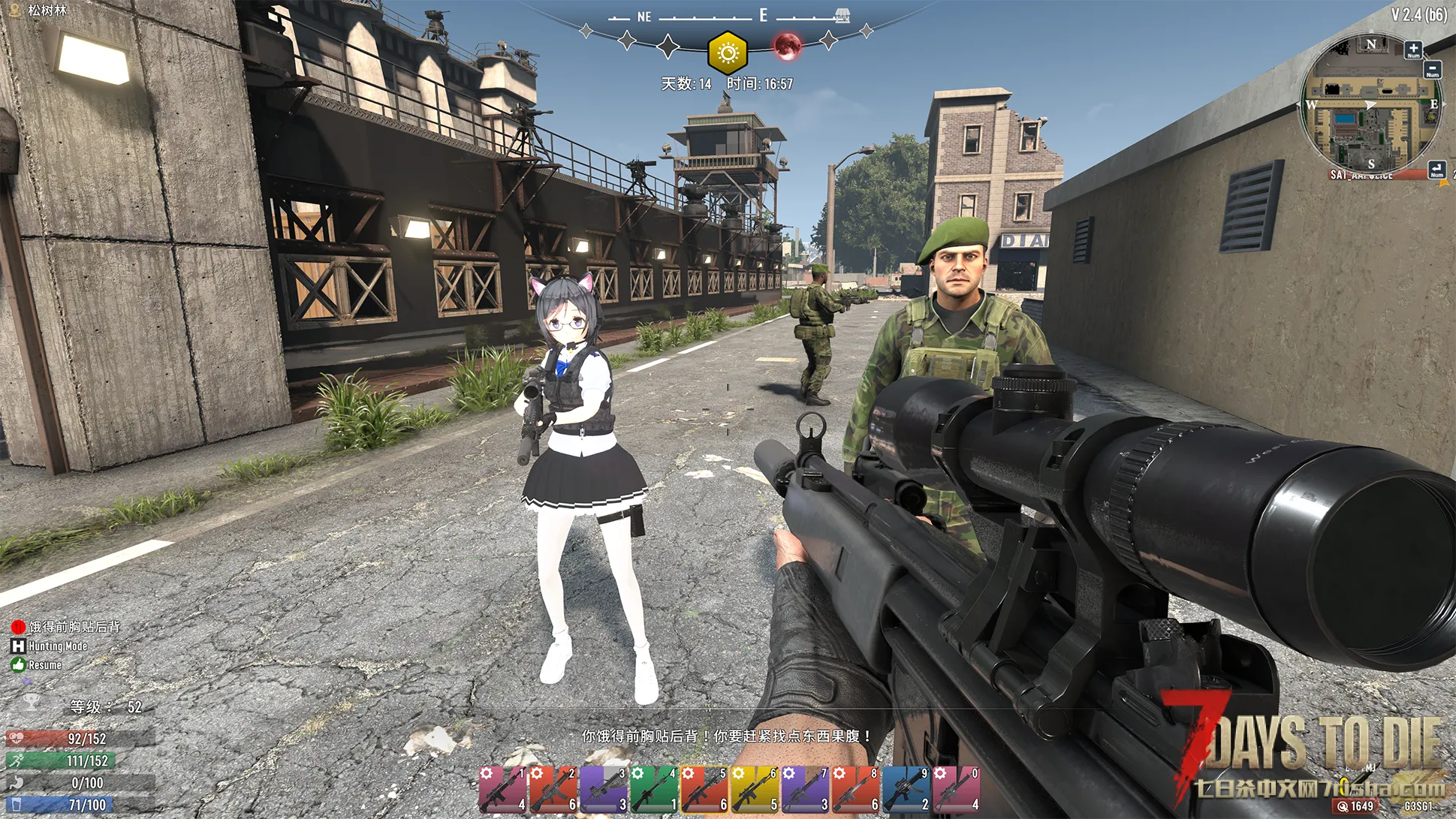Click the Resume thumbs-up buff icon
The image size is (1456, 819).
pyautogui.click(x=18, y=664)
